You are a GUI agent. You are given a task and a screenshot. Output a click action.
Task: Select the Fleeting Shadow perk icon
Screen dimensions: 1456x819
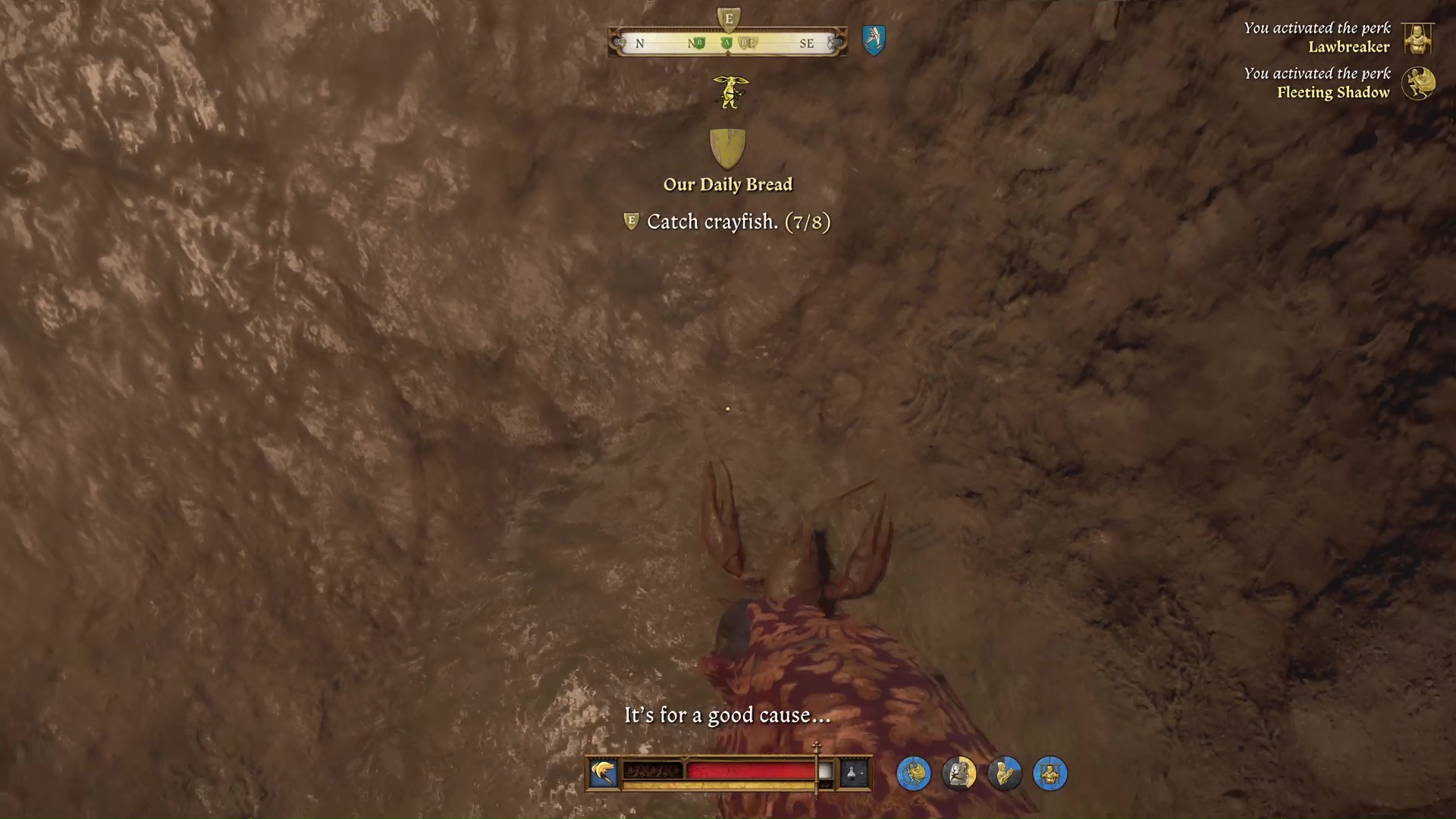(1420, 83)
